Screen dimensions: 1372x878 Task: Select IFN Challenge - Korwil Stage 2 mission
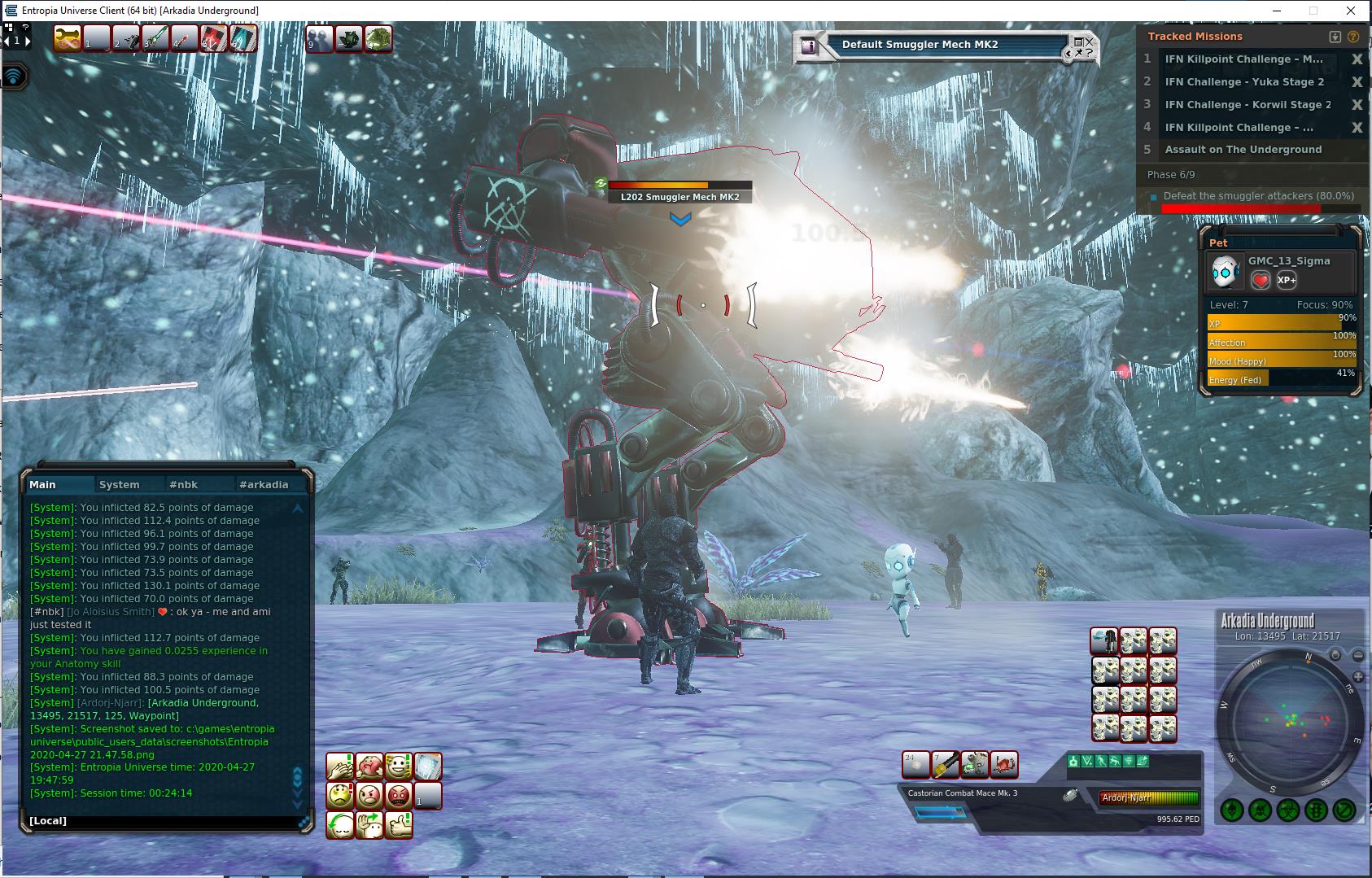[1247, 105]
